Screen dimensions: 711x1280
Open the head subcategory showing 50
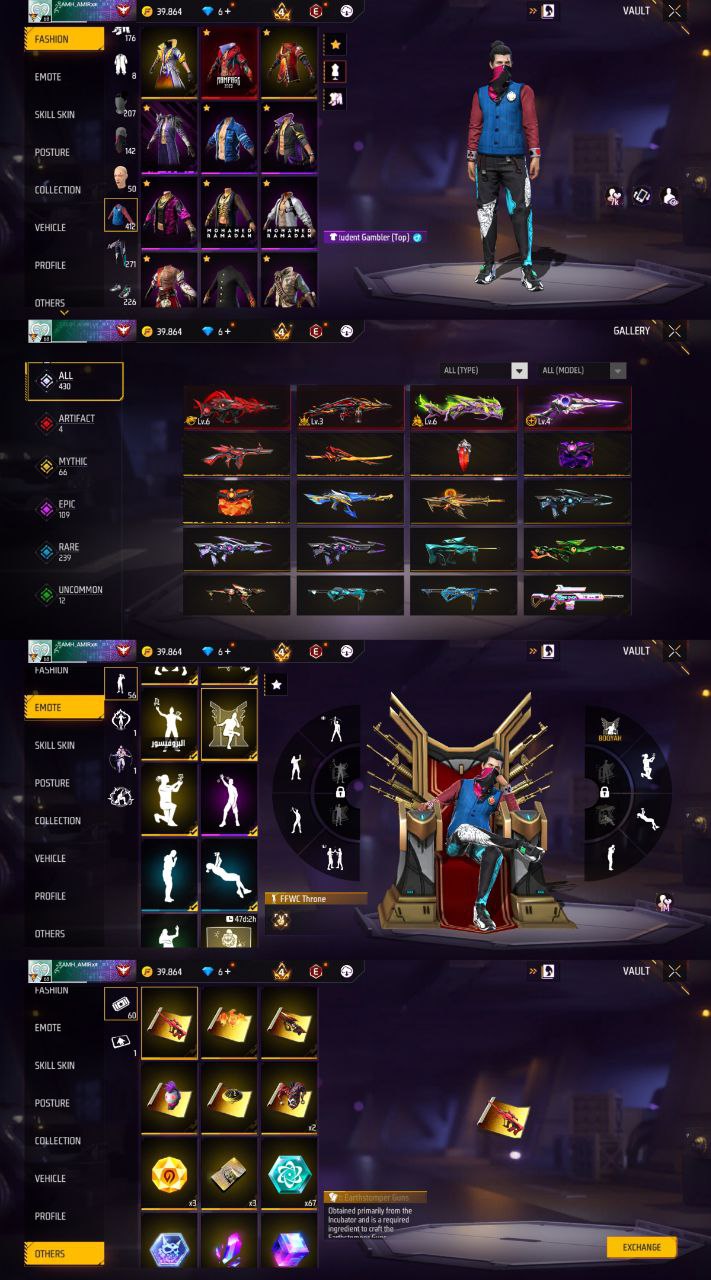121,178
